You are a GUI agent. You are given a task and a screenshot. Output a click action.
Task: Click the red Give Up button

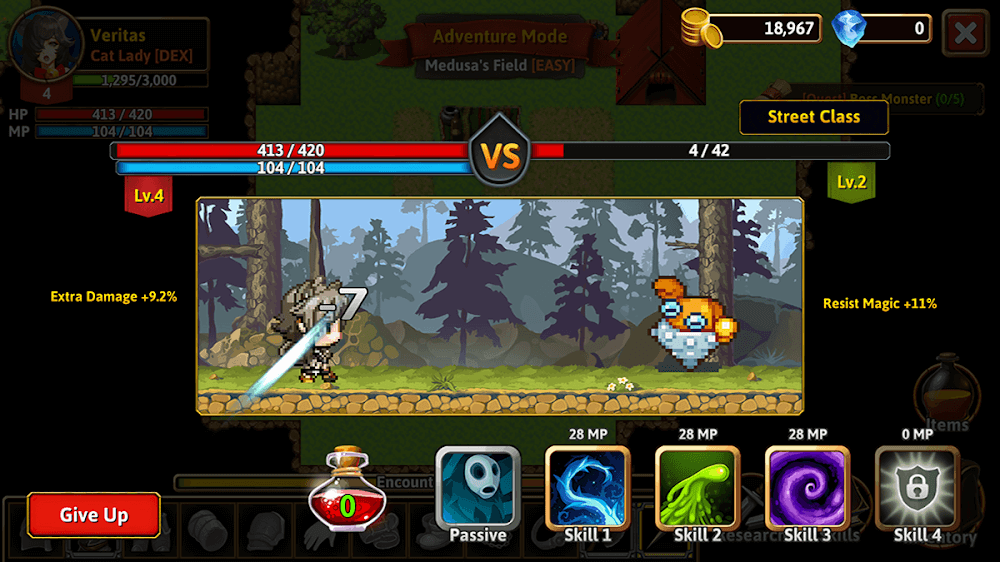(94, 515)
